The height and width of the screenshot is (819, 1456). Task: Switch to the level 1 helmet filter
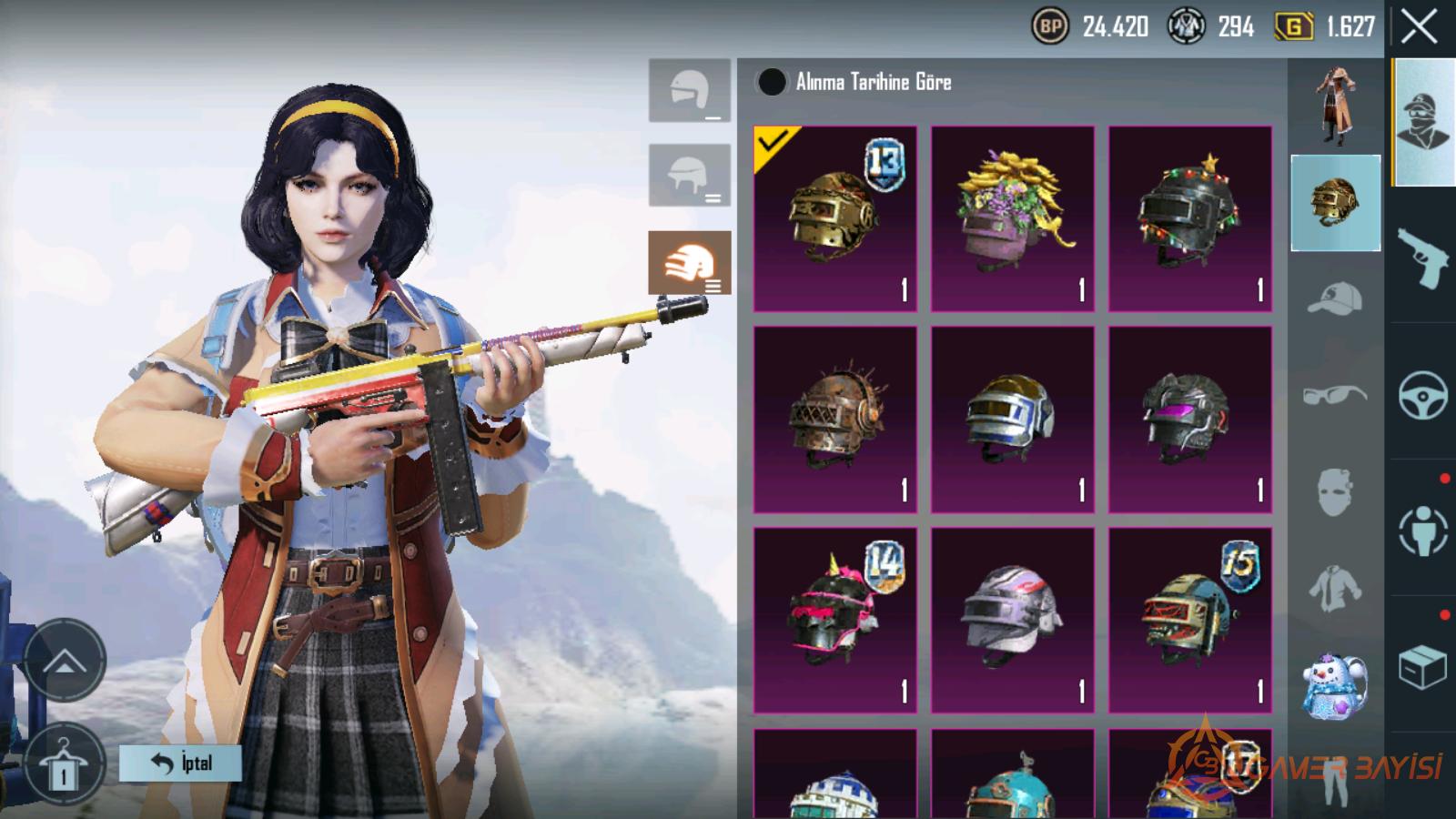[x=689, y=90]
